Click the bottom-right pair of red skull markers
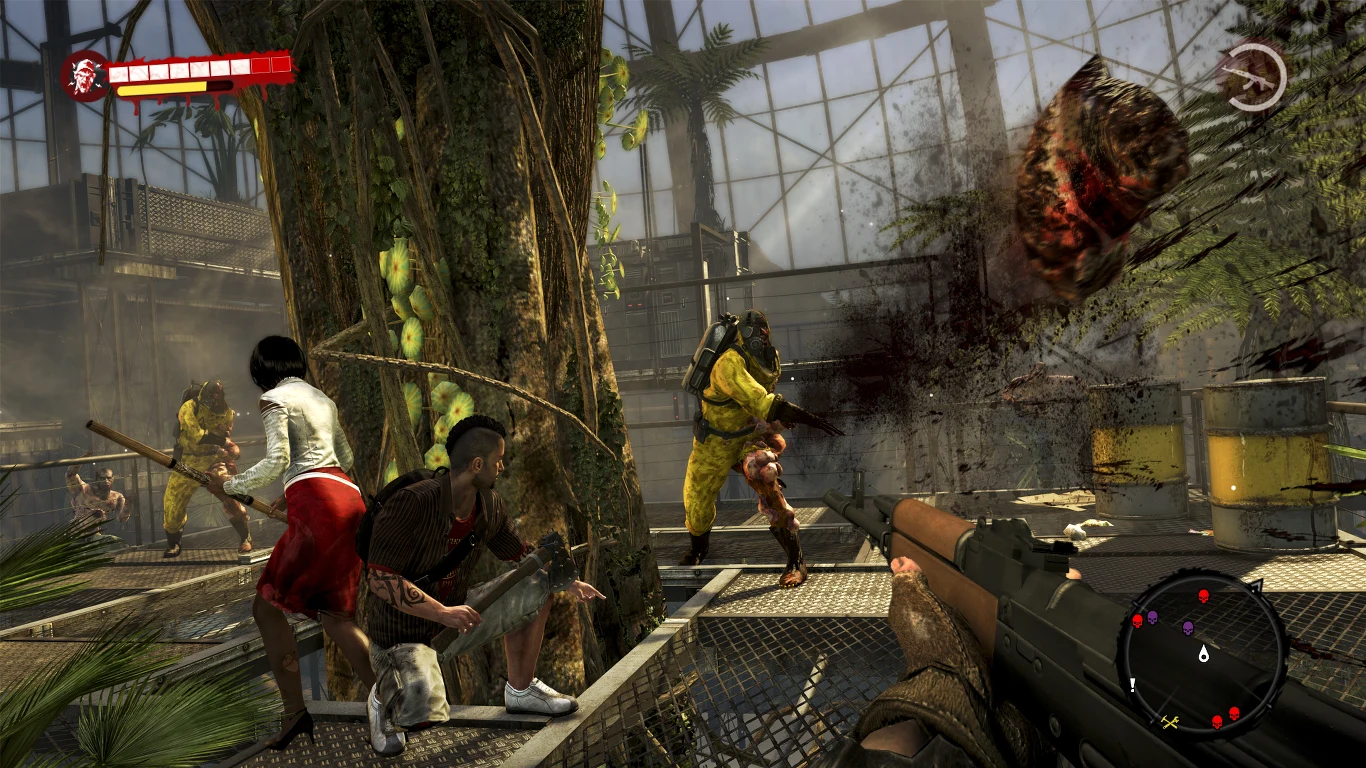Viewport: 1366px width, 768px height. pyautogui.click(x=1225, y=716)
